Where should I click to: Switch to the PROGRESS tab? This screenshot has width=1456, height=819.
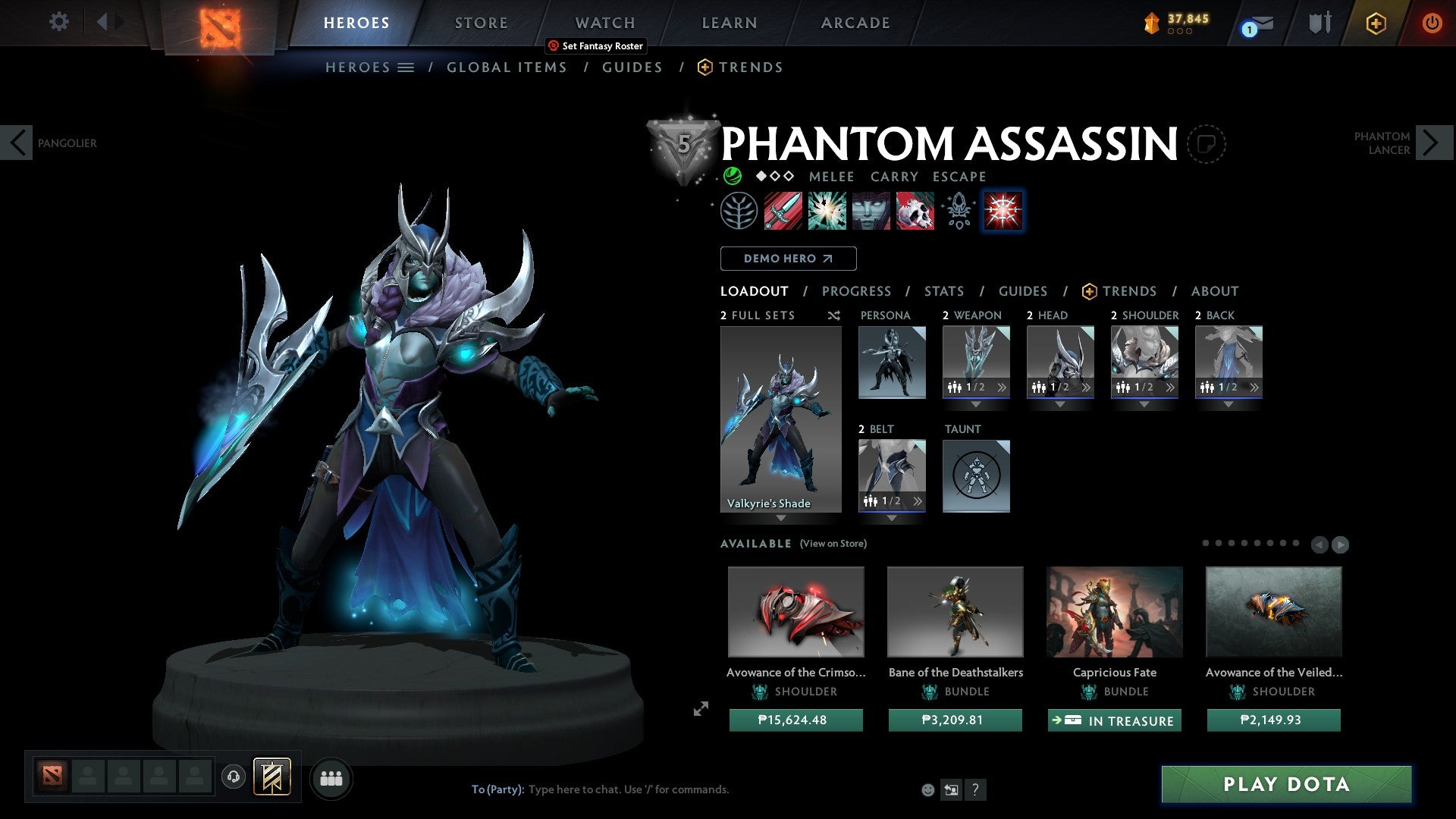pos(857,290)
